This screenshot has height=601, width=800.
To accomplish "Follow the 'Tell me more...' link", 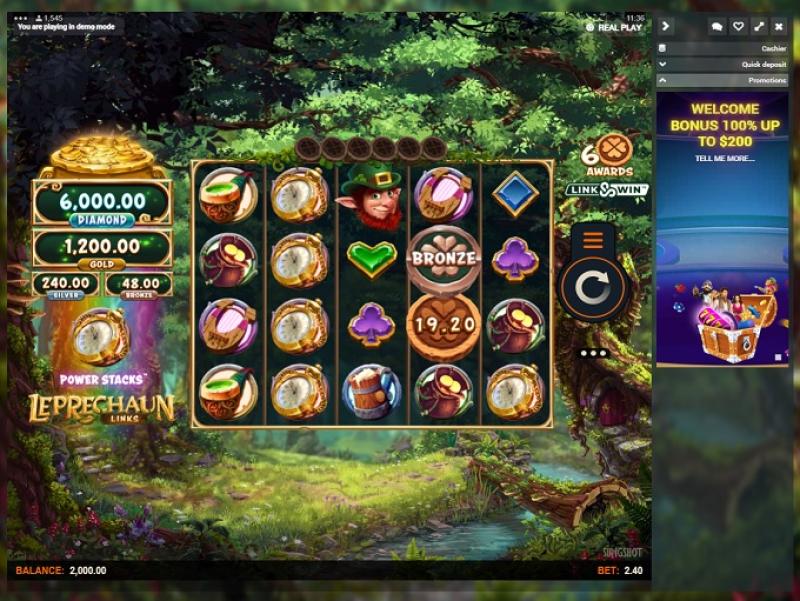I will pyautogui.click(x=724, y=158).
